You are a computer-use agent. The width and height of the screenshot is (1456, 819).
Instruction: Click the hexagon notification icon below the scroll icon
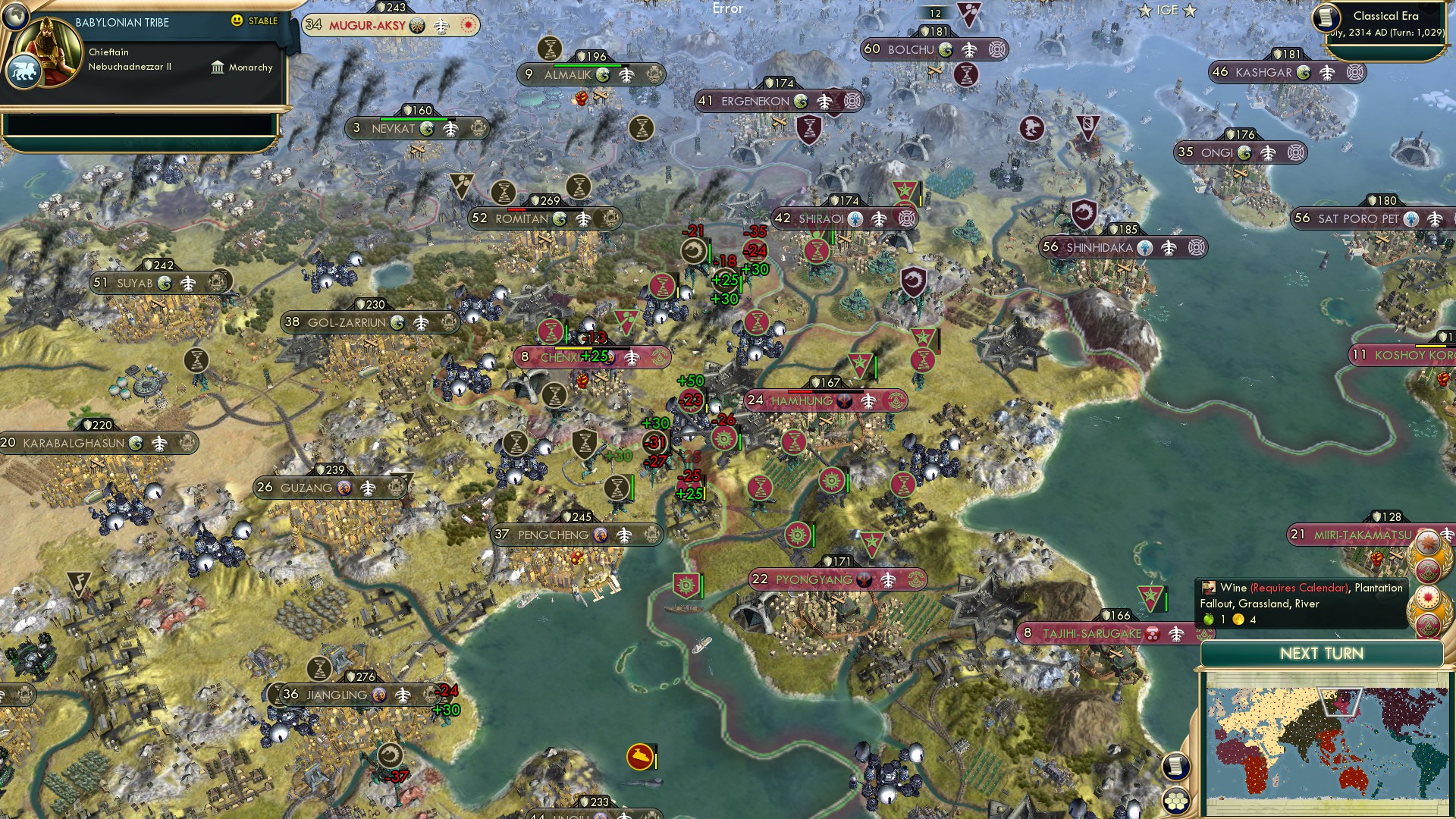point(1175,799)
